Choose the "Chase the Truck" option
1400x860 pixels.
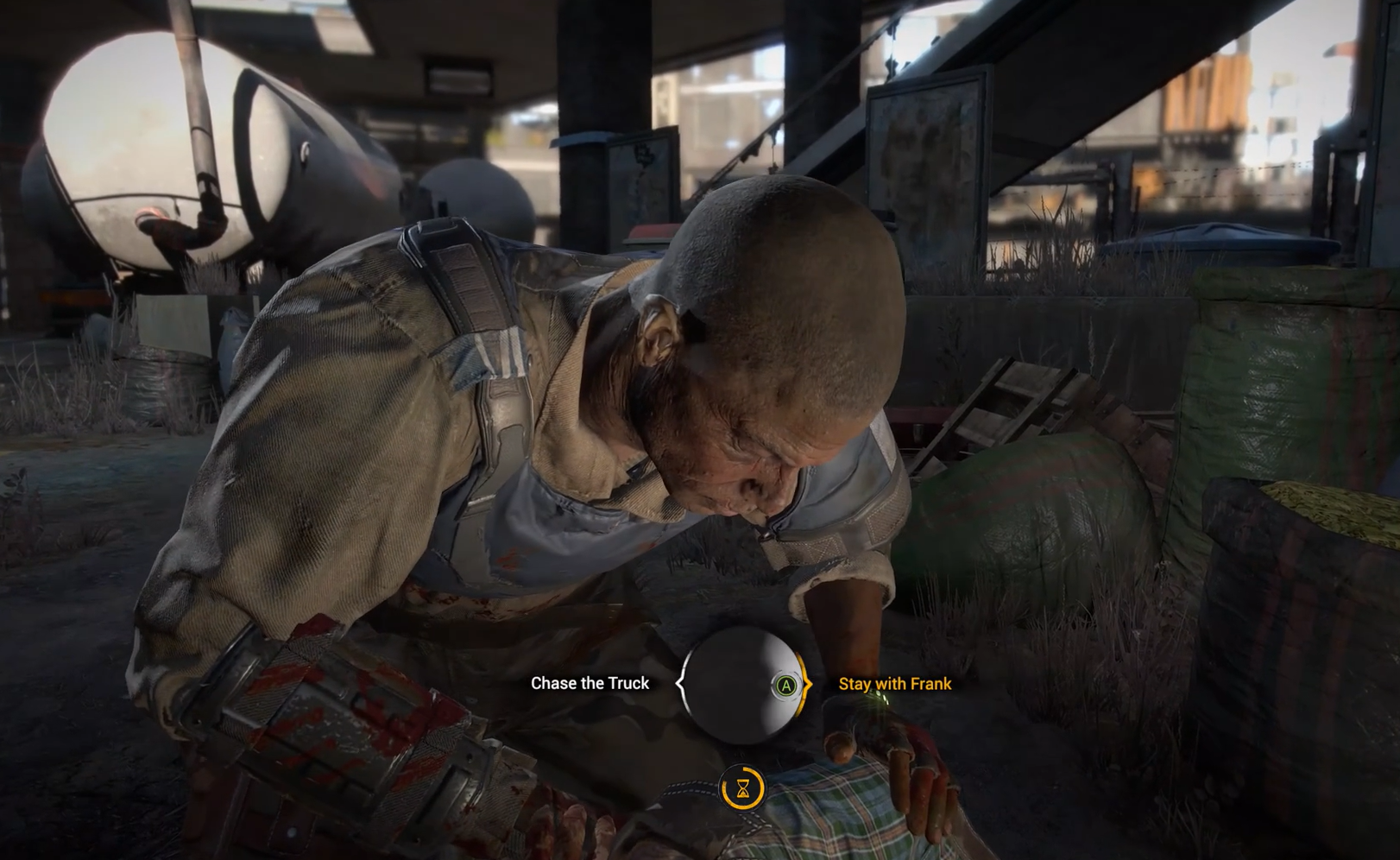point(590,683)
